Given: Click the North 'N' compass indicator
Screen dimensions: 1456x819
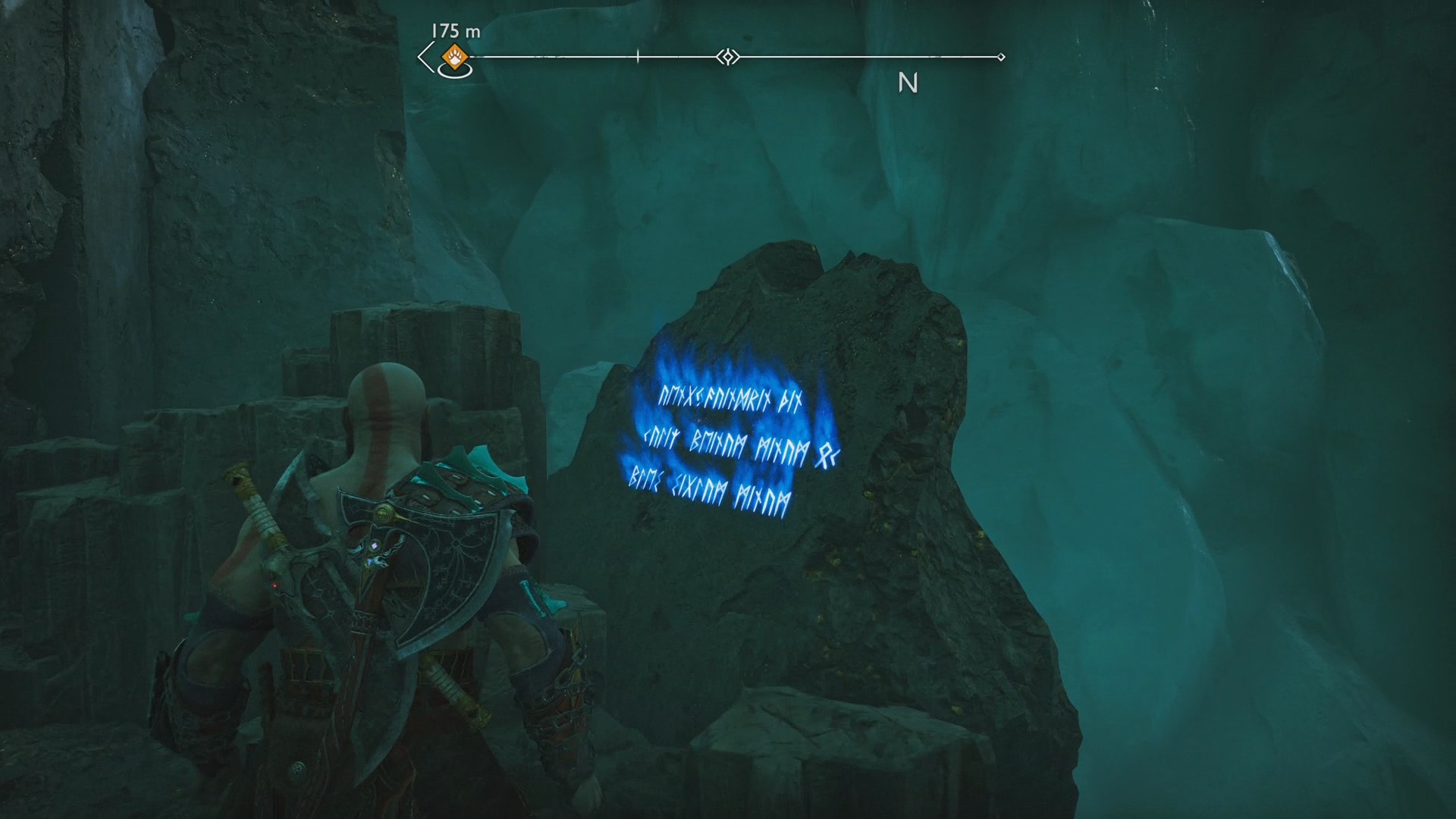Looking at the screenshot, I should tap(908, 83).
